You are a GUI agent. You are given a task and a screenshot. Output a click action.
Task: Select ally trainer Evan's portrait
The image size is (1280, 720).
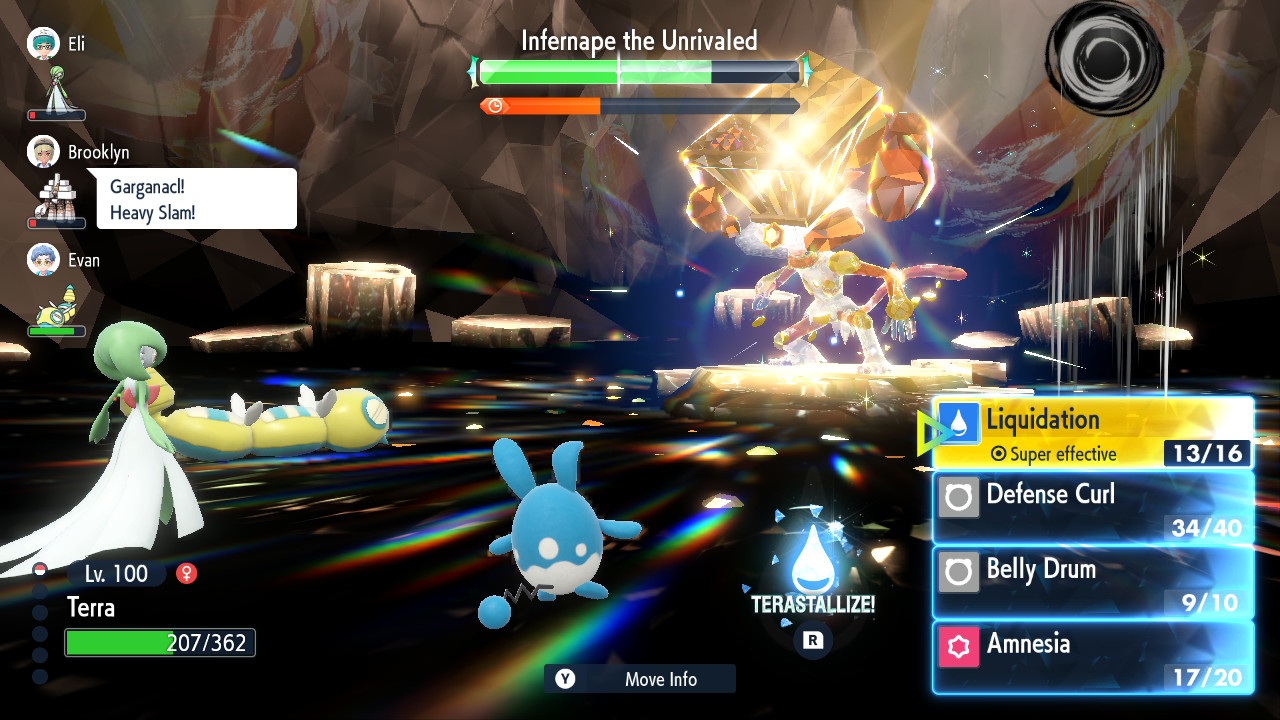(43, 259)
